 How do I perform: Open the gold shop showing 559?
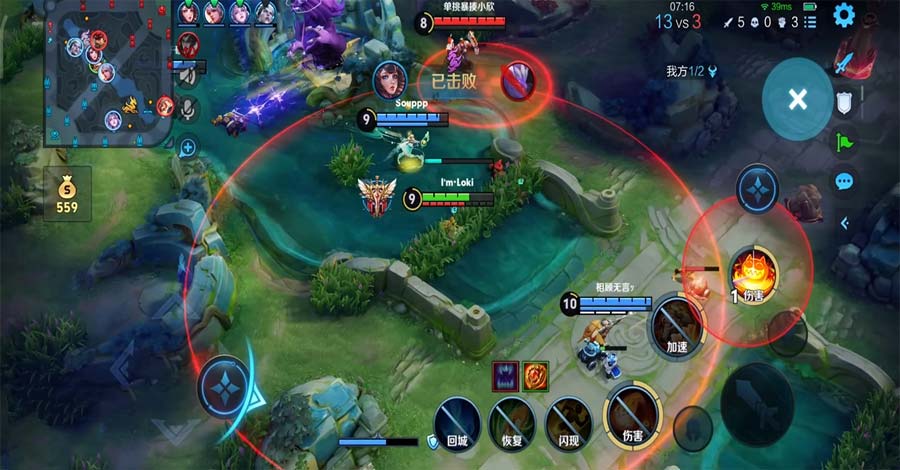tap(68, 193)
